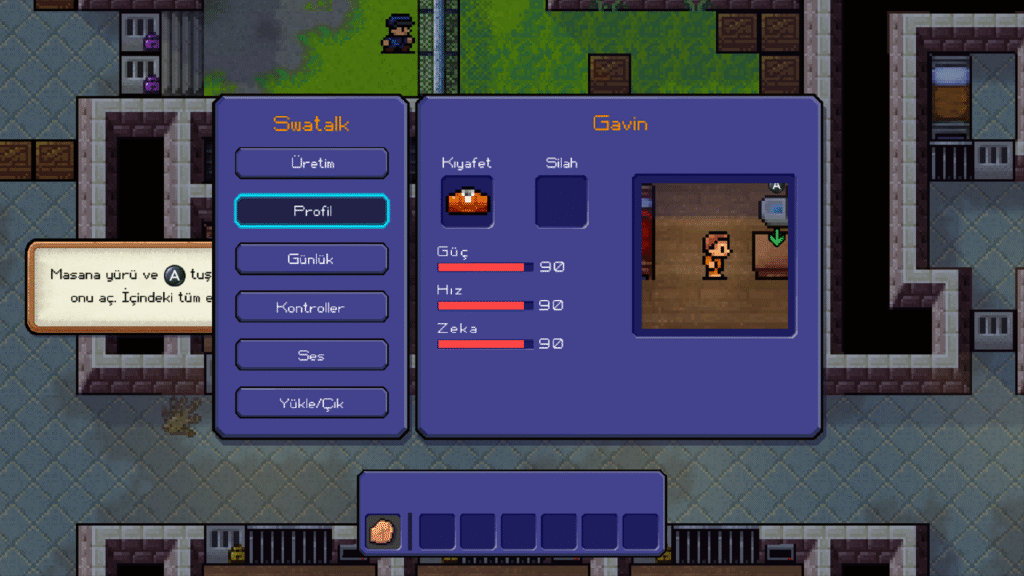
Task: Show the Kontroller settings
Action: (x=312, y=307)
